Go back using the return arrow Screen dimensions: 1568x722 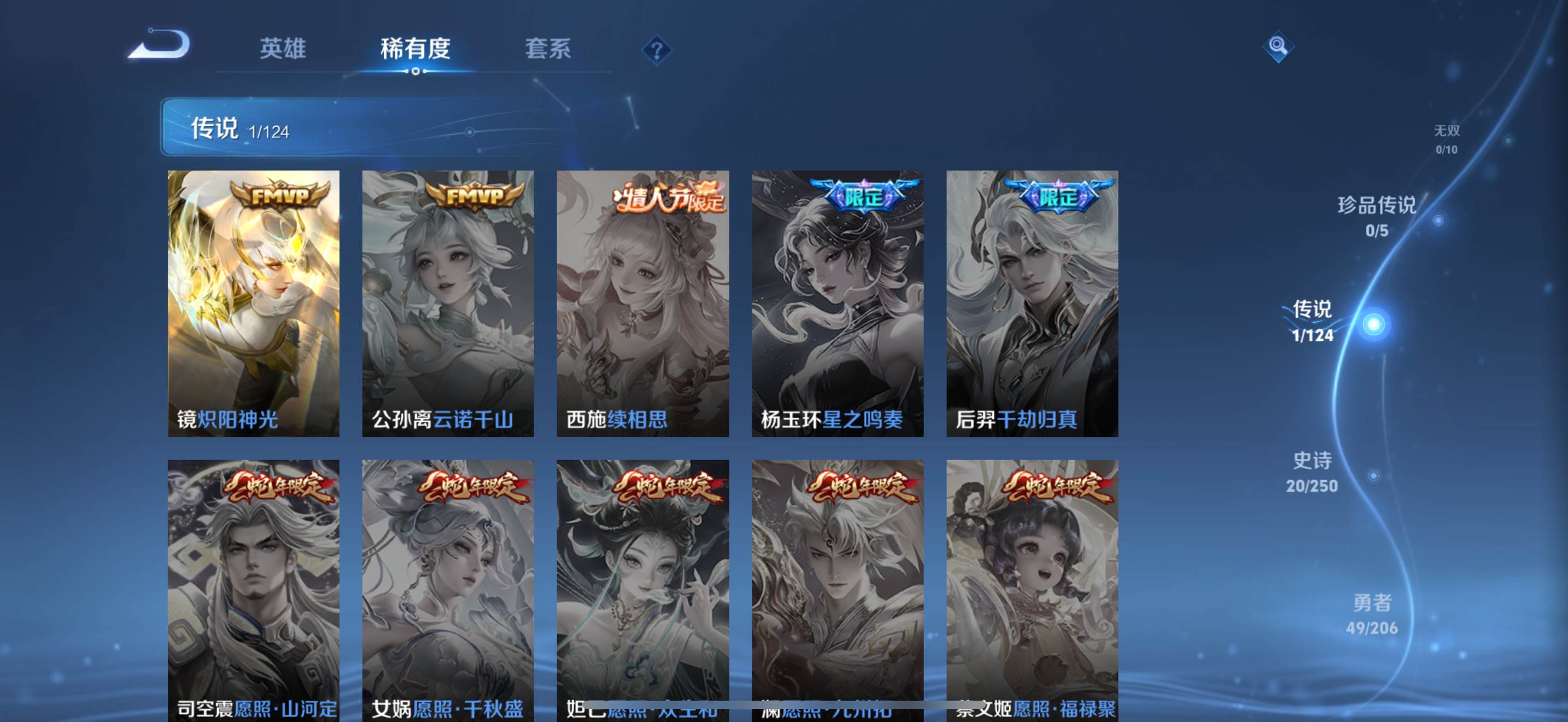click(160, 45)
